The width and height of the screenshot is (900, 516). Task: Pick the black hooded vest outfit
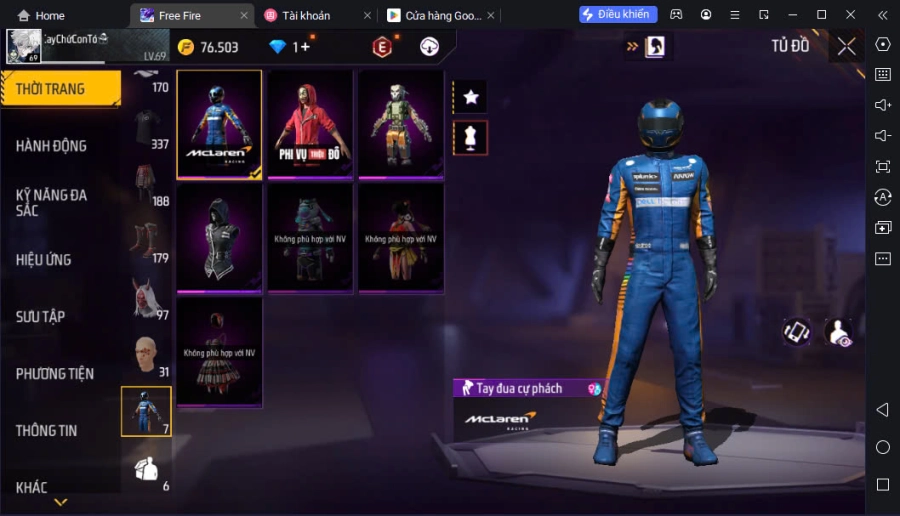219,238
